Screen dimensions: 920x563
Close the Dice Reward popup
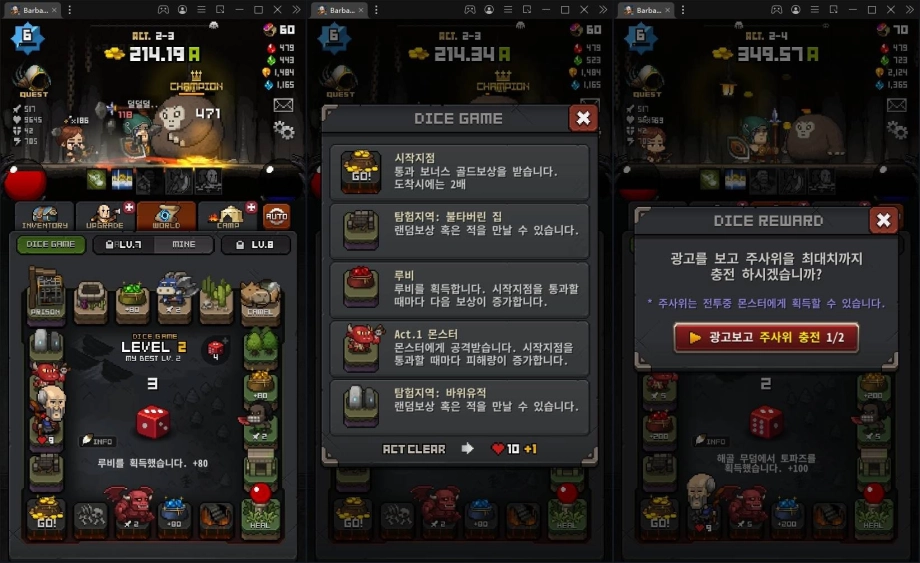coord(883,220)
